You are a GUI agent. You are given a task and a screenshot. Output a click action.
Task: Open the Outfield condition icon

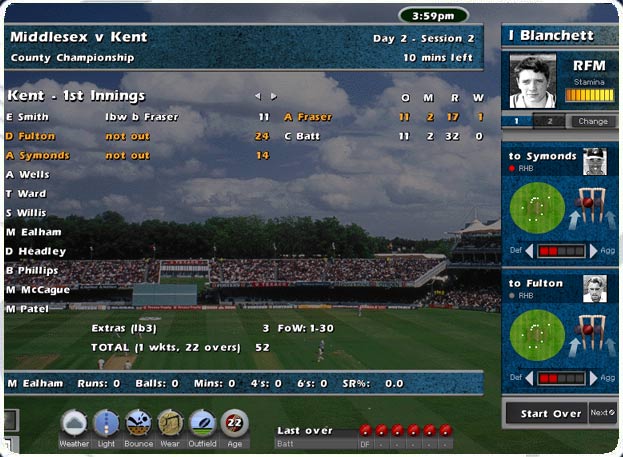202,424
